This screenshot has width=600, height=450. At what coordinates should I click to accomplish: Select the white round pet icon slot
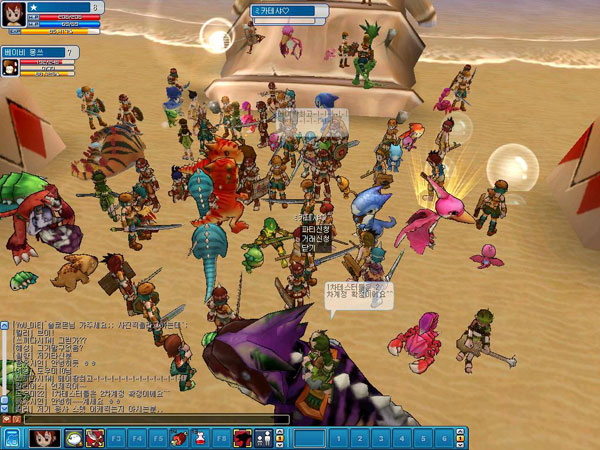[73, 438]
